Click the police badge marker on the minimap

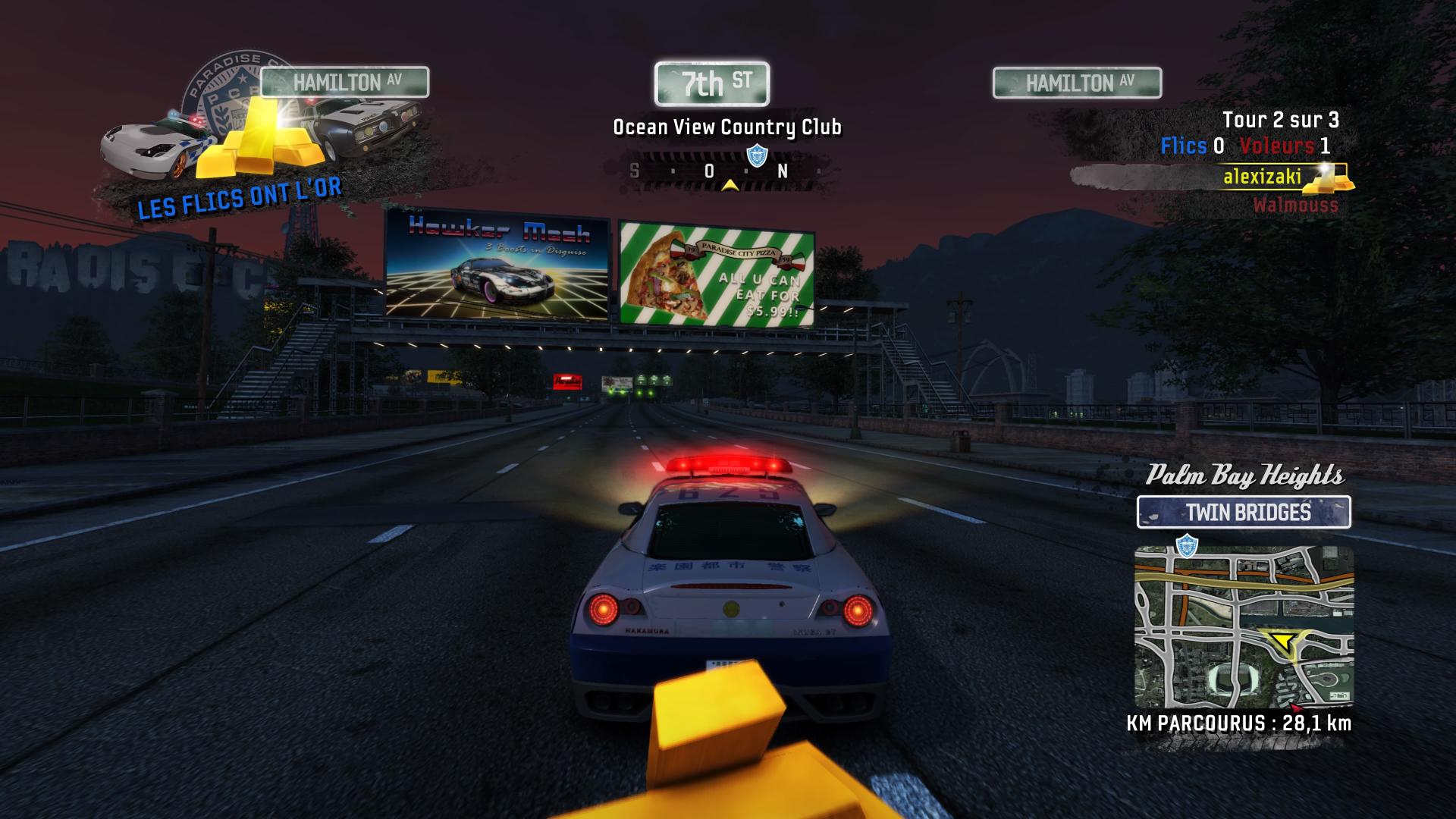click(1186, 544)
